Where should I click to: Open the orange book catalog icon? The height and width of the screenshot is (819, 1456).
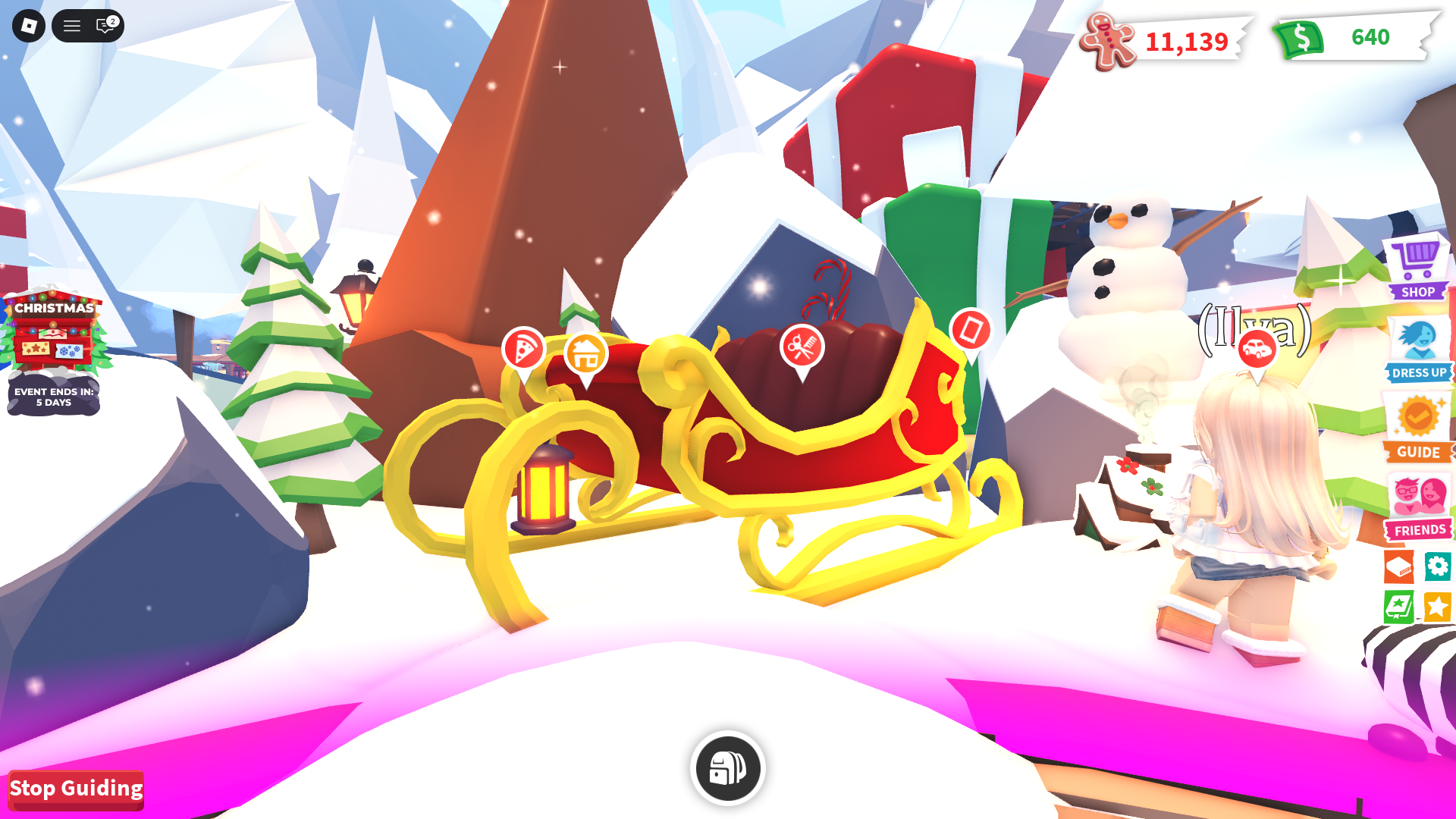click(1399, 567)
